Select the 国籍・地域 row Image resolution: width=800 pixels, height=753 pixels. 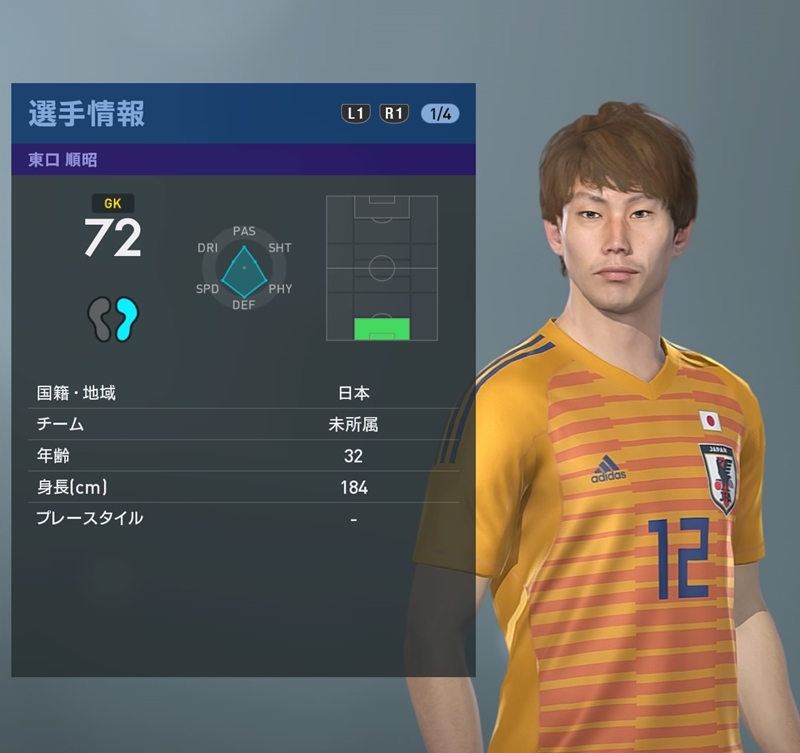click(242, 393)
